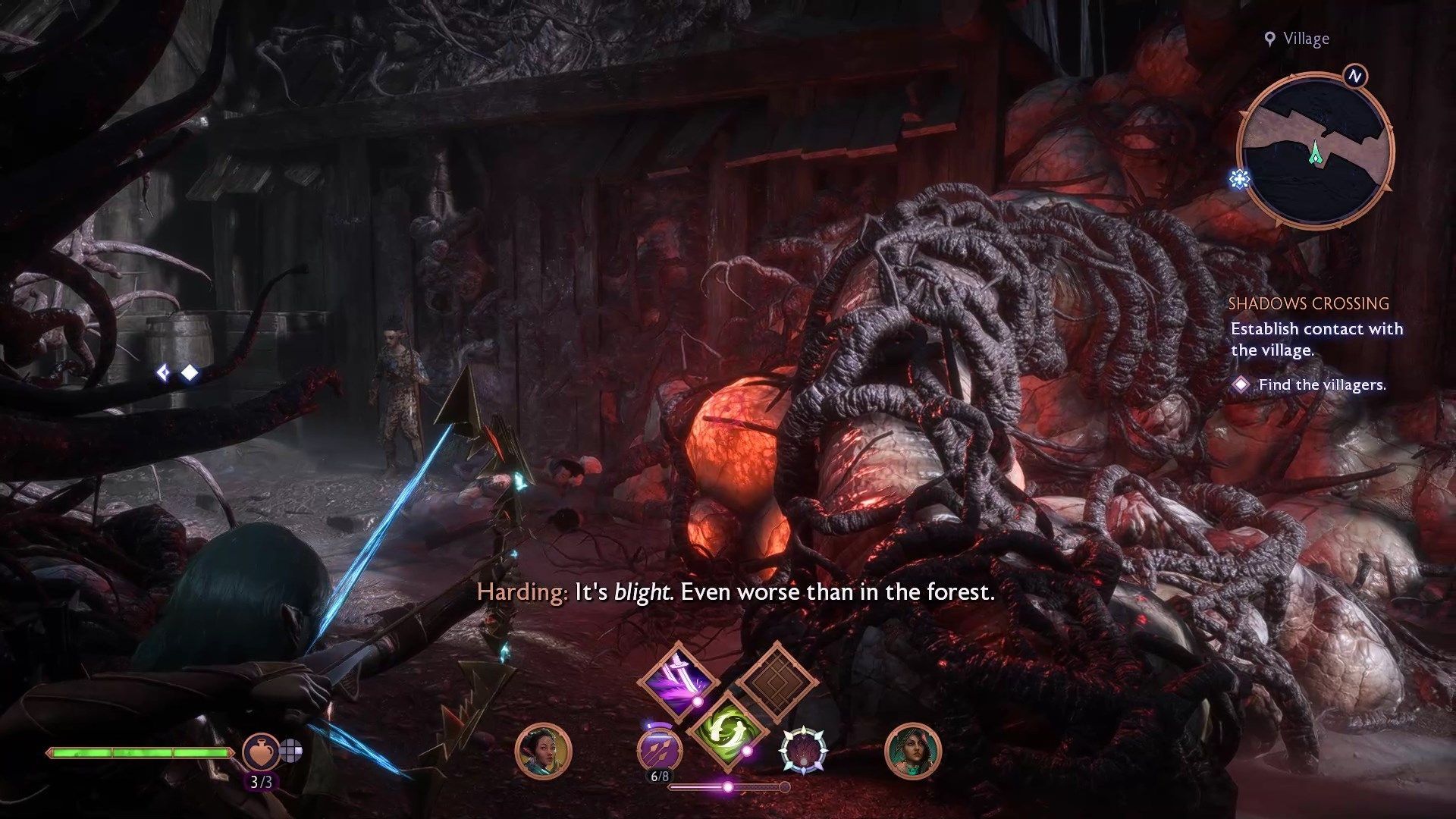
Task: Choose the right companion portrait in green
Action: pos(912,750)
